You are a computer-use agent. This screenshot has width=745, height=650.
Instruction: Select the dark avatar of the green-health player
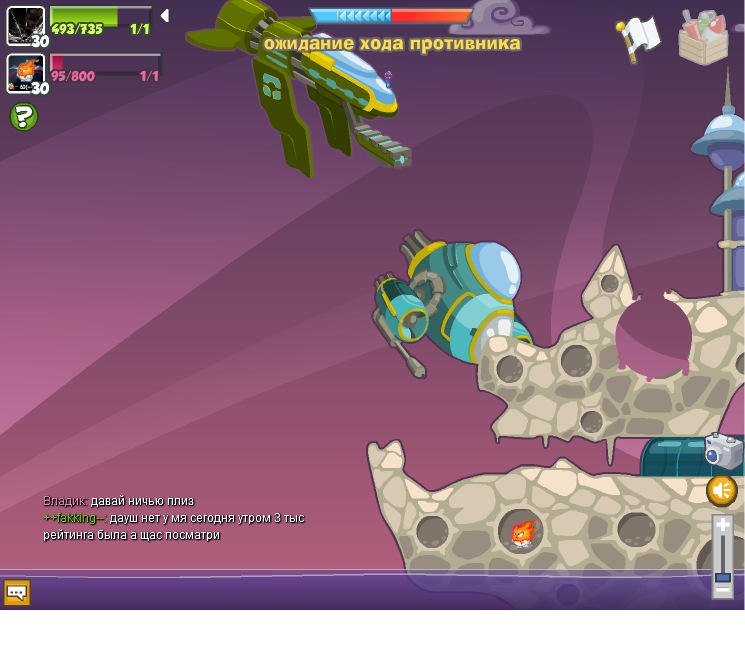pos(25,25)
